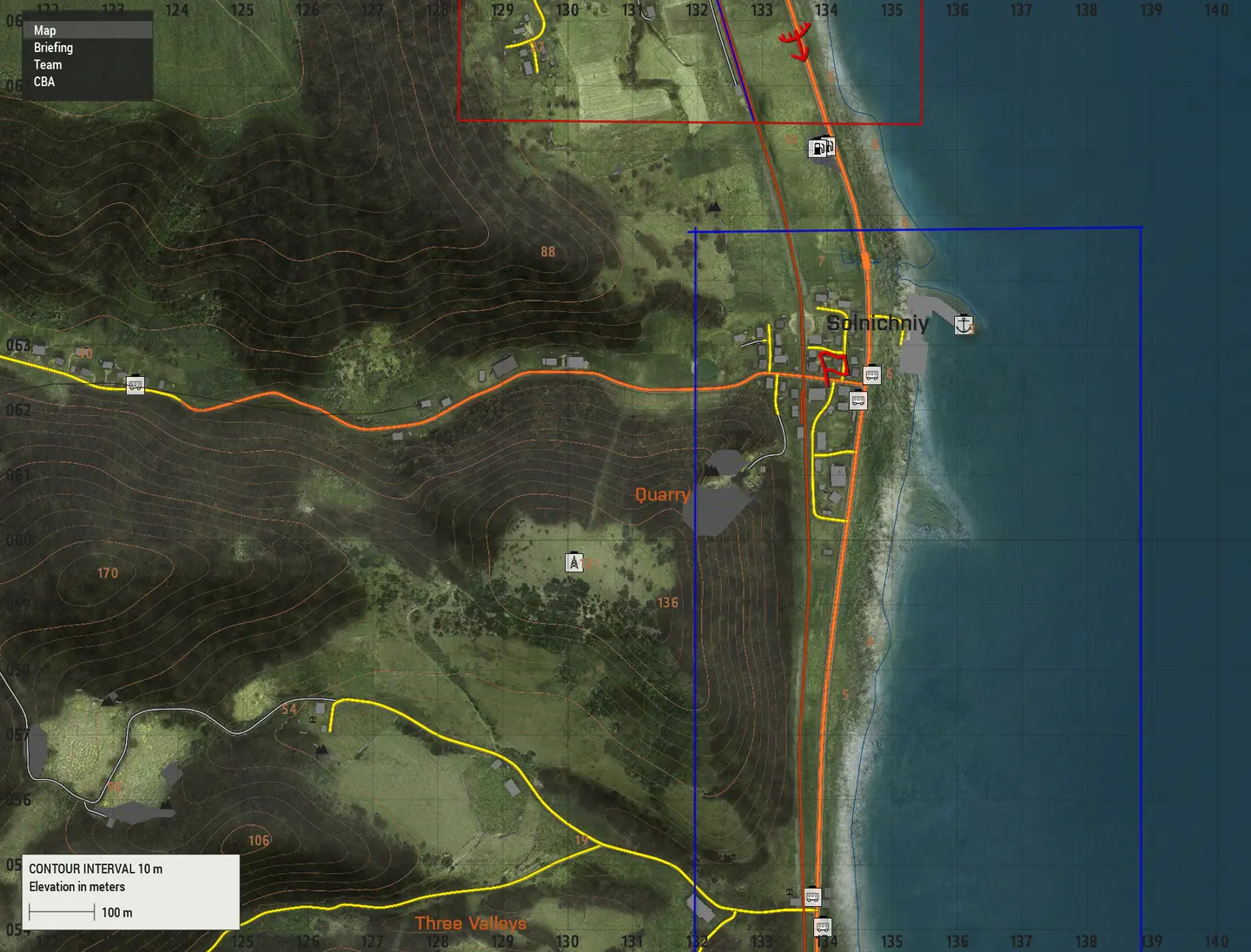Select the anchor harbor marker near Solnichniy

[963, 325]
